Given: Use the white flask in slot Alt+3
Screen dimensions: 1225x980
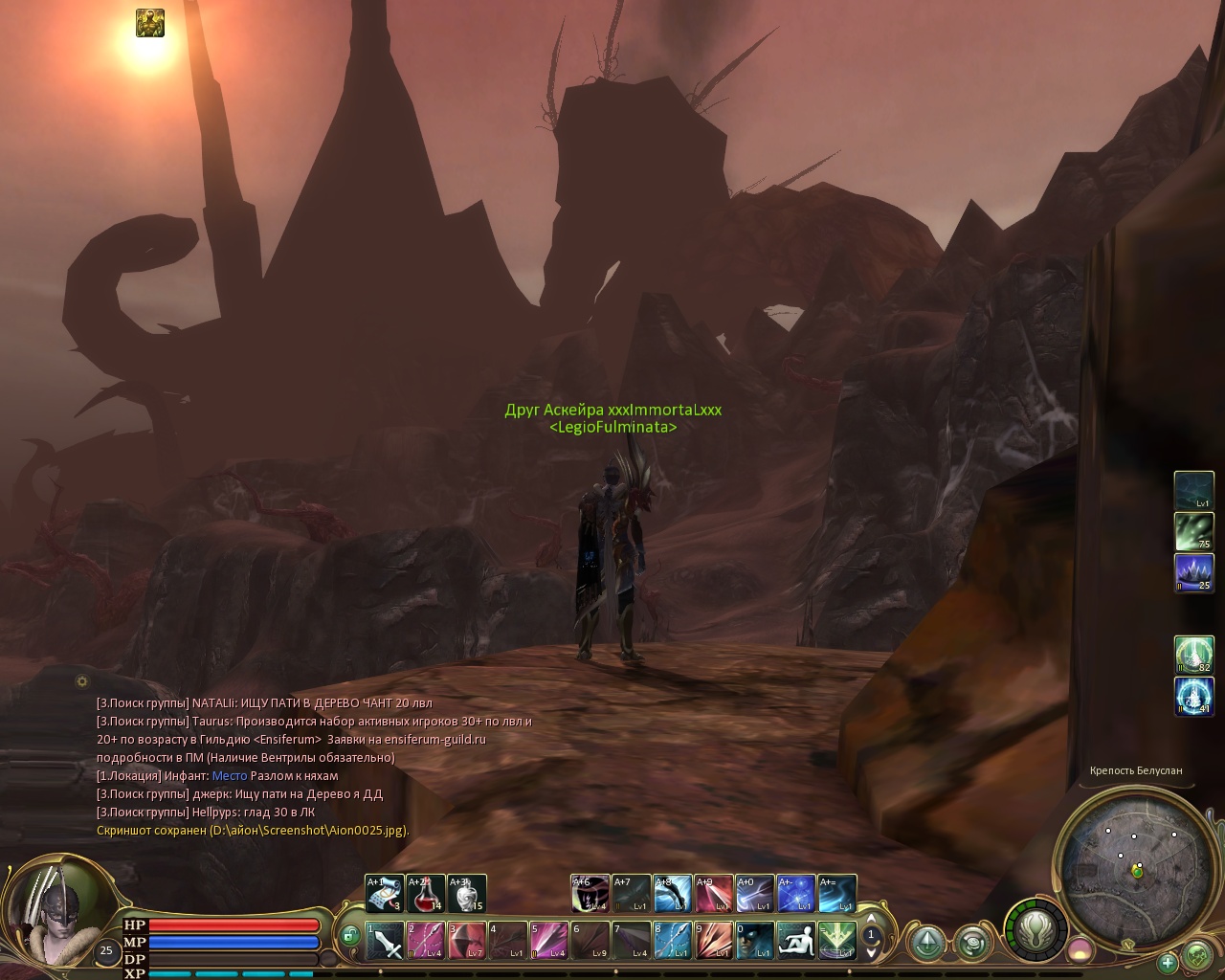Looking at the screenshot, I should point(466,894).
